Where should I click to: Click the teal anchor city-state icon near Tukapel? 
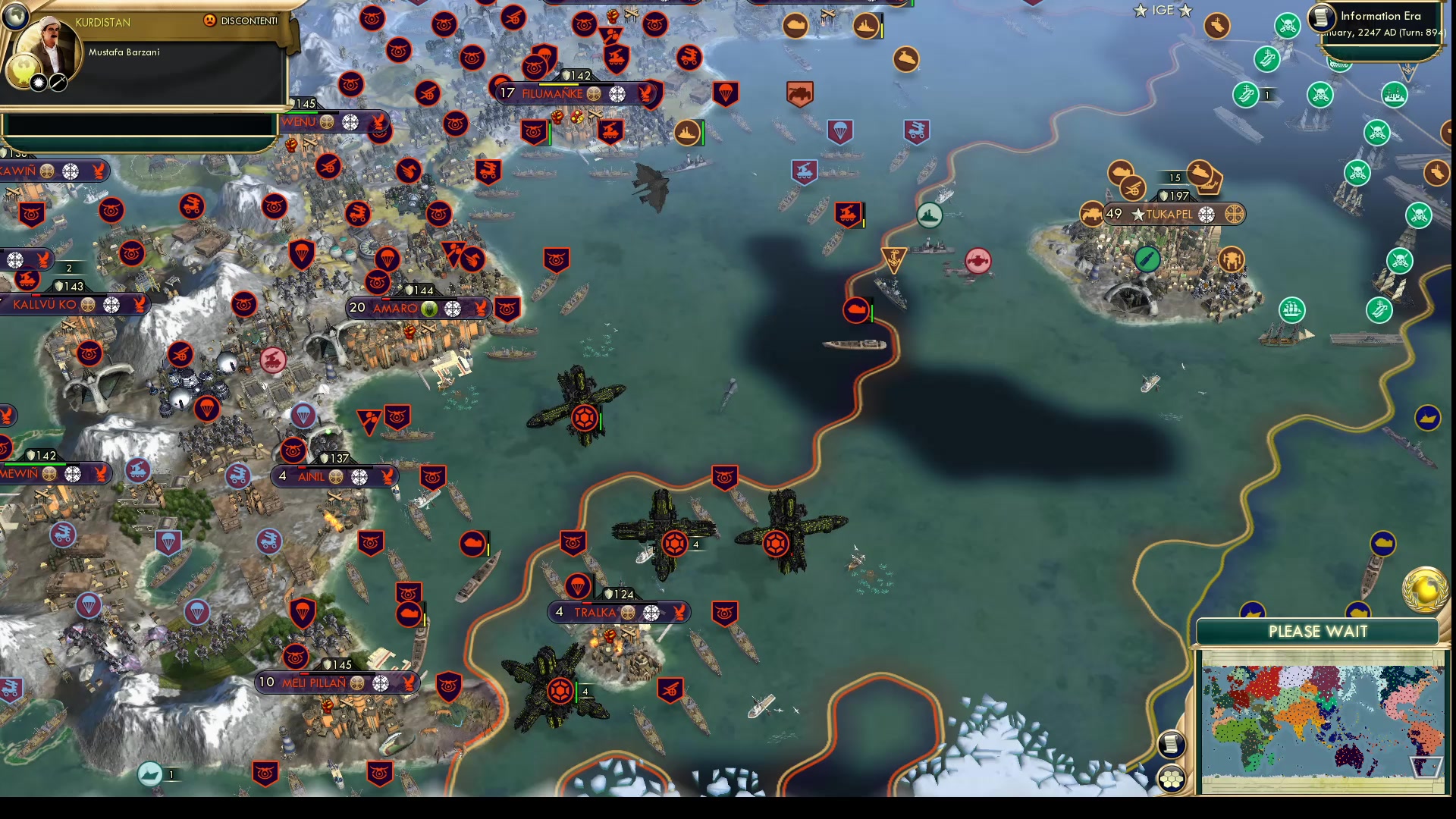pyautogui.click(x=893, y=260)
